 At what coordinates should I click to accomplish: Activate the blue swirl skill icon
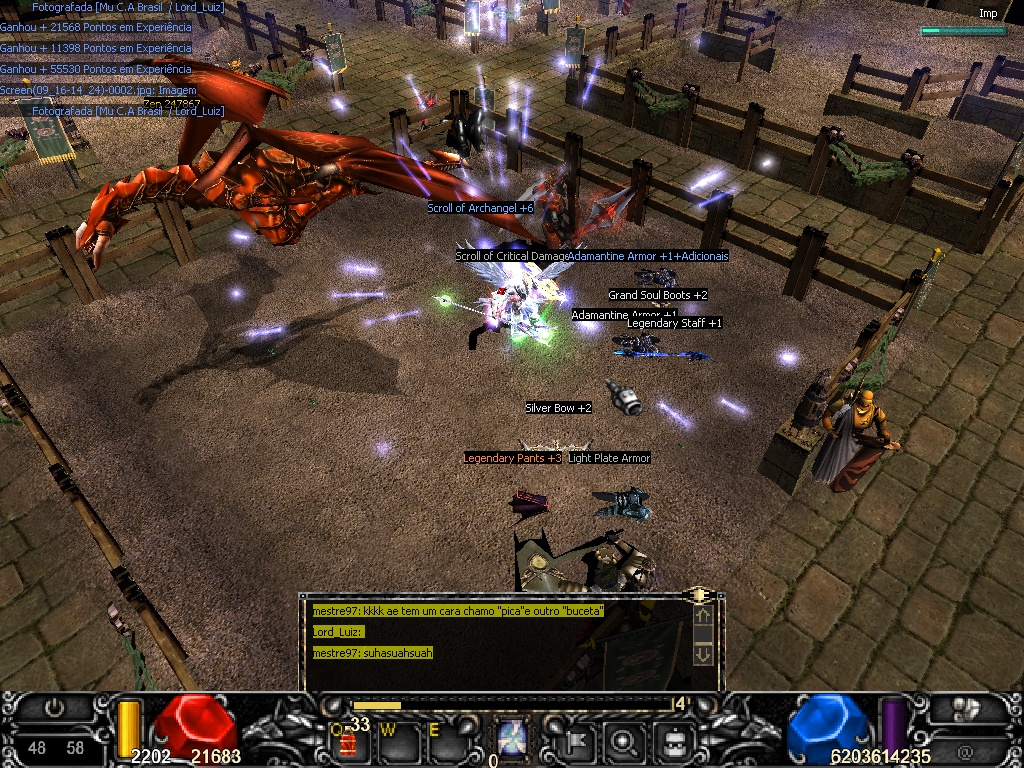514,739
